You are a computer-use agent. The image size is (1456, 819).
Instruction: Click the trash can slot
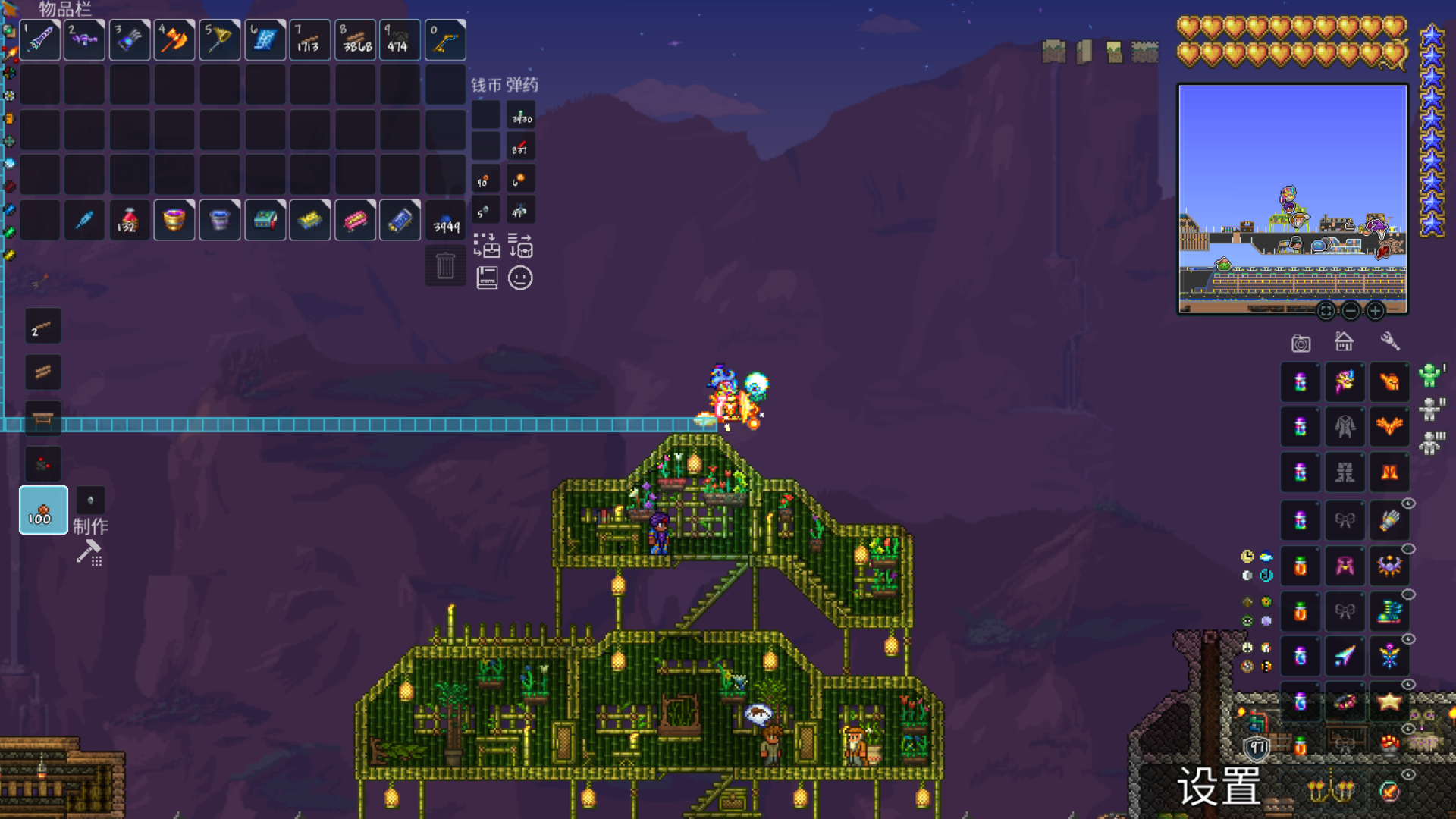point(445,266)
